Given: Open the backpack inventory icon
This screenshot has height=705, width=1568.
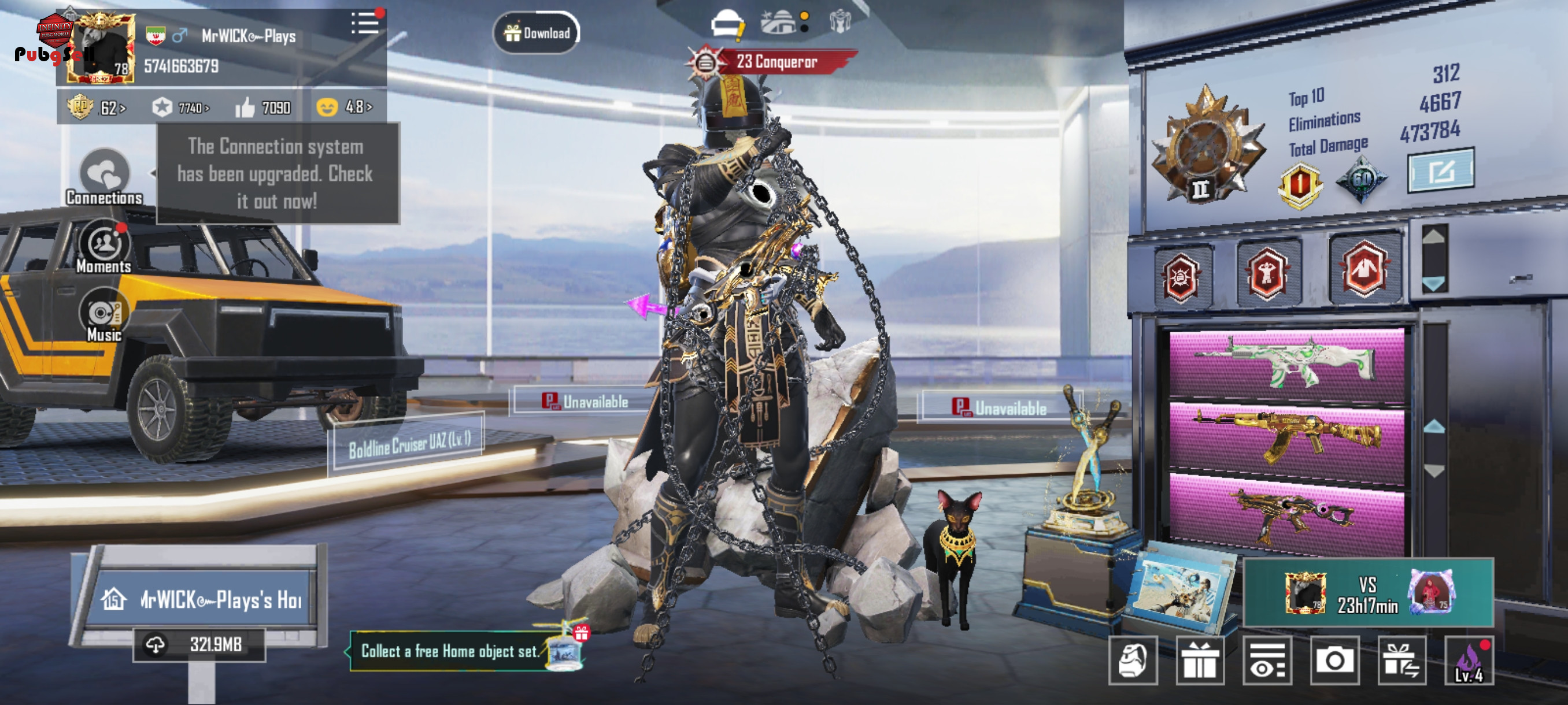Looking at the screenshot, I should (x=1132, y=661).
